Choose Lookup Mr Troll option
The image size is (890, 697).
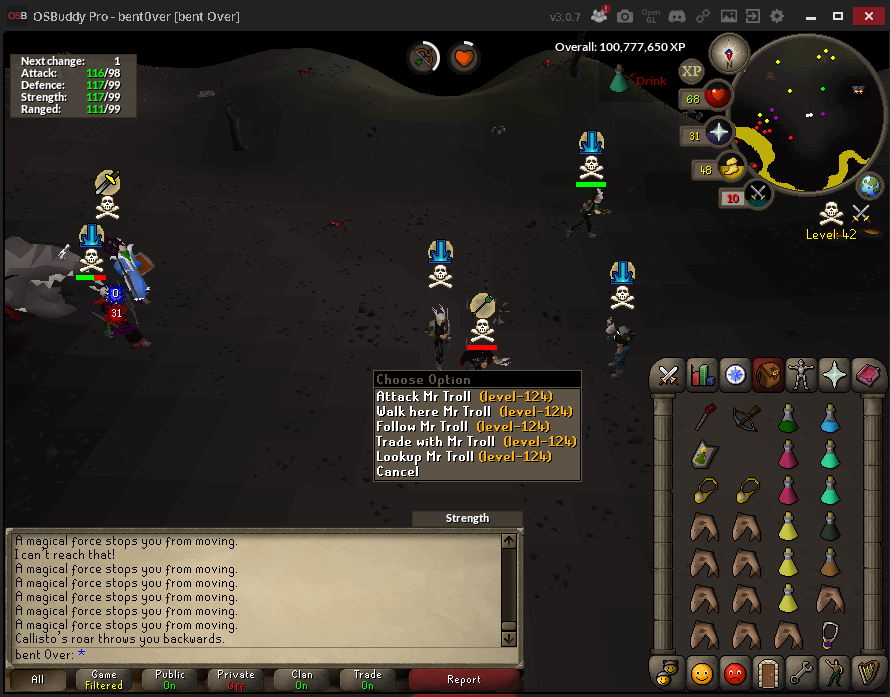[x=464, y=457]
